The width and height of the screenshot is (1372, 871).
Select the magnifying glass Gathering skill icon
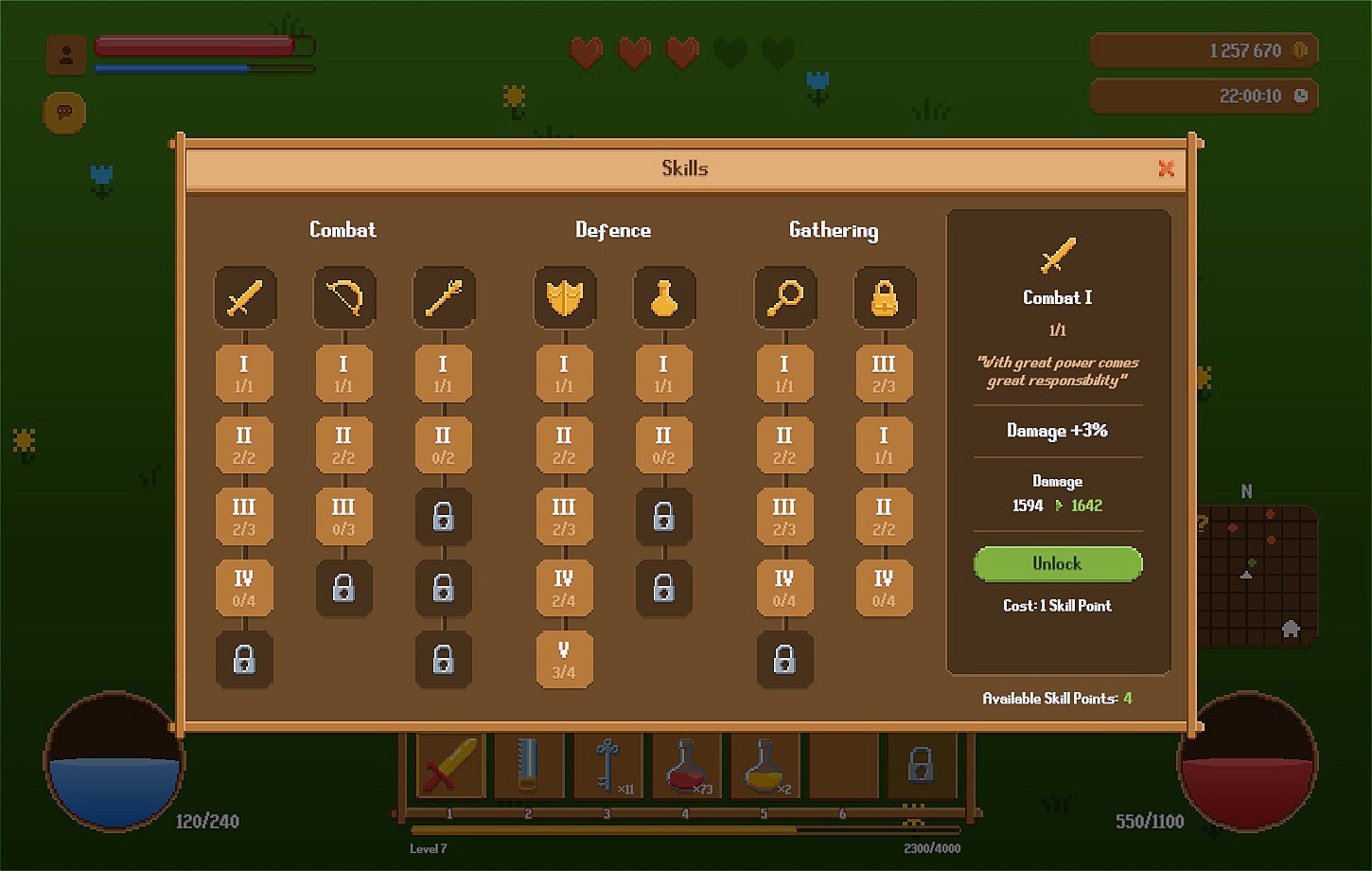pos(784,297)
